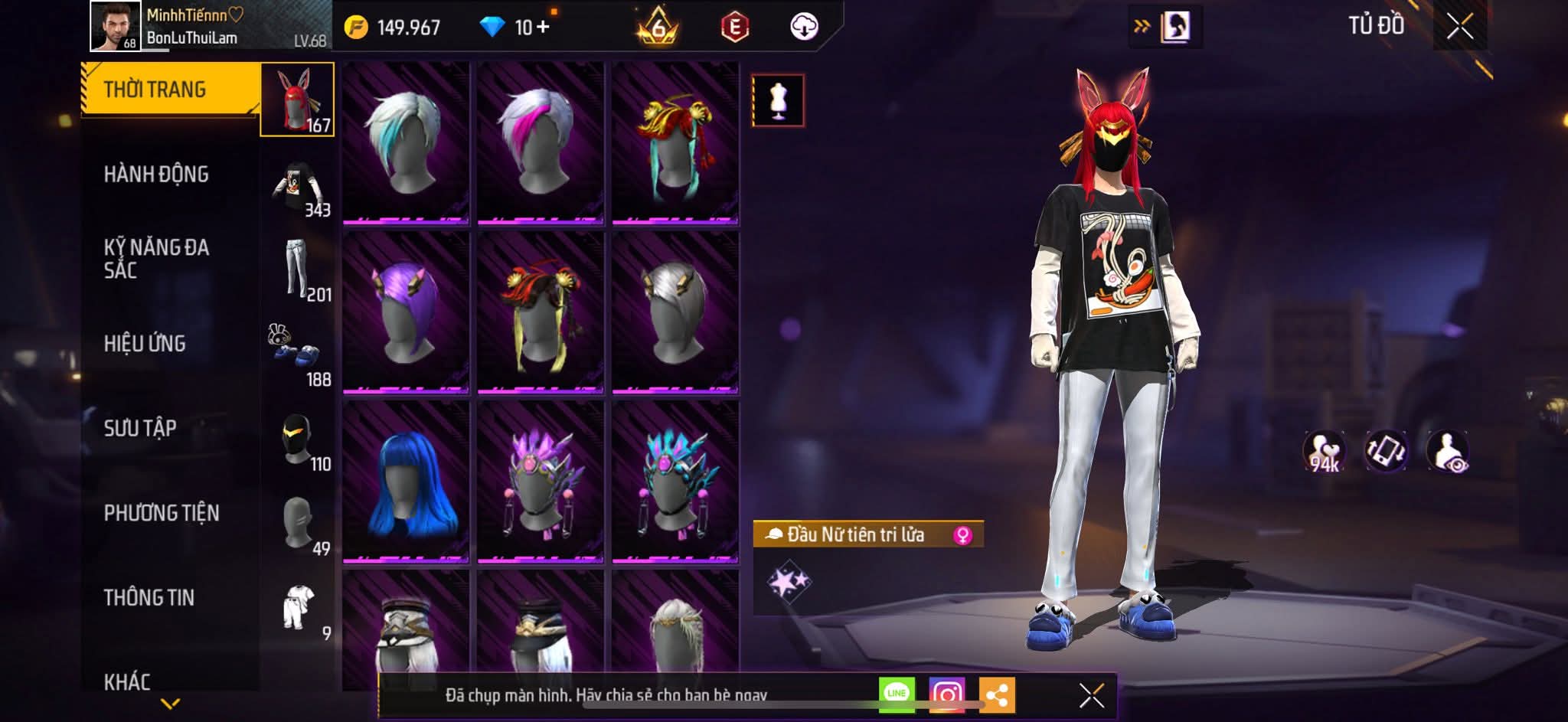Pick the white and pink hair item
Image resolution: width=1568 pixels, height=722 pixels.
[541, 143]
